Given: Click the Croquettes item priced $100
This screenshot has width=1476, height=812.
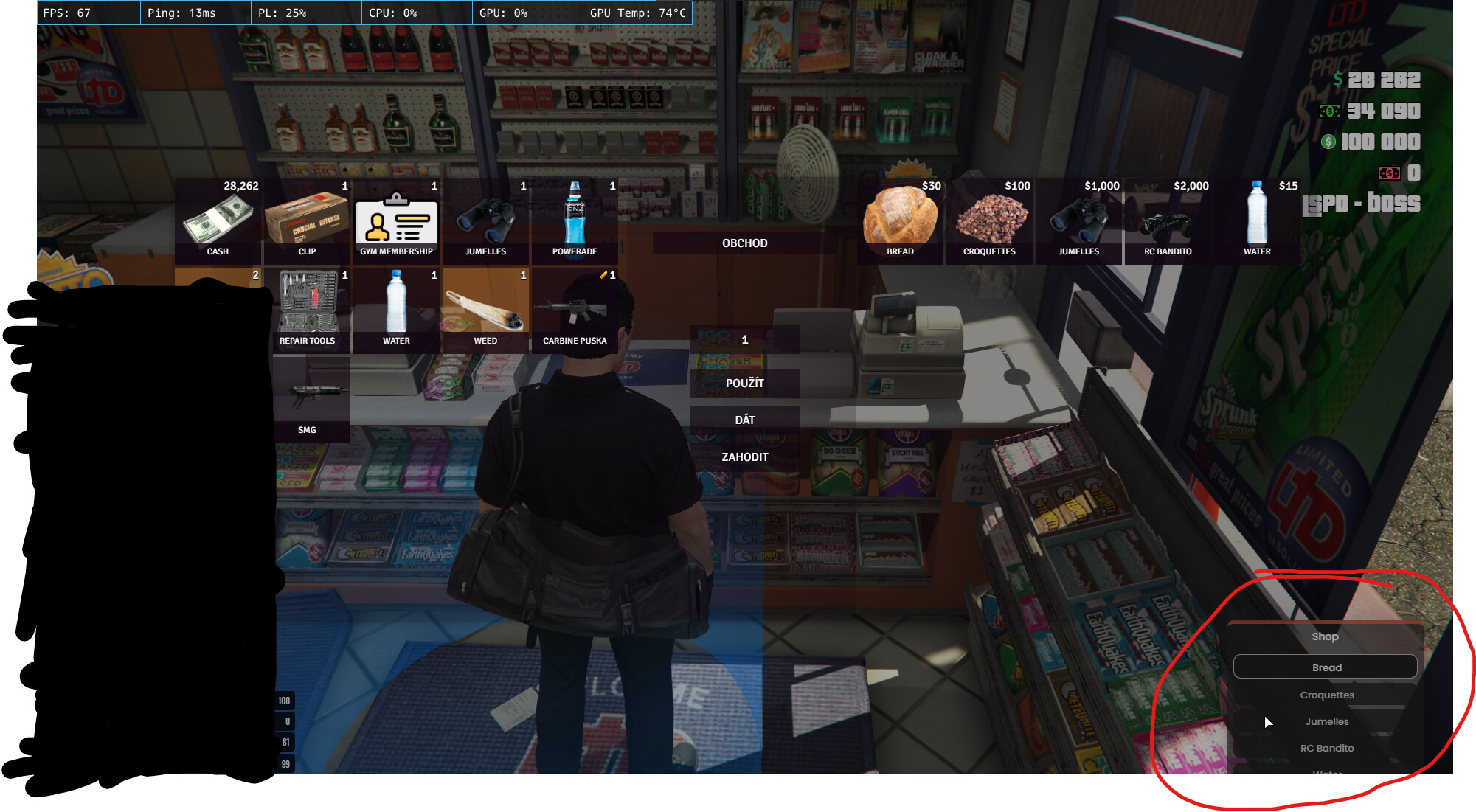Looking at the screenshot, I should (x=990, y=218).
